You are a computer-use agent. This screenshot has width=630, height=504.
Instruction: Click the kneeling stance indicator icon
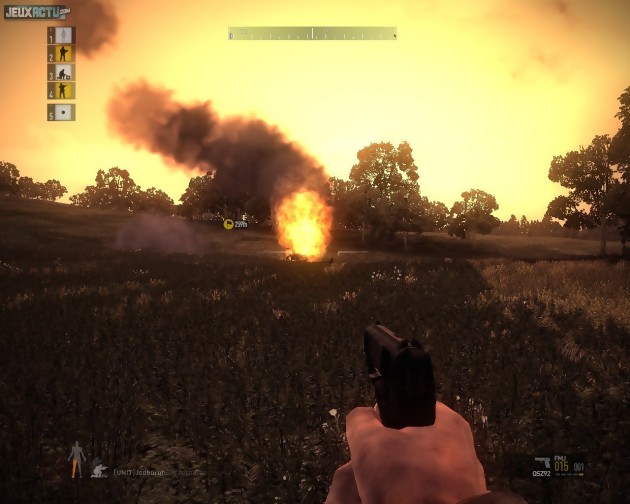[x=99, y=467]
